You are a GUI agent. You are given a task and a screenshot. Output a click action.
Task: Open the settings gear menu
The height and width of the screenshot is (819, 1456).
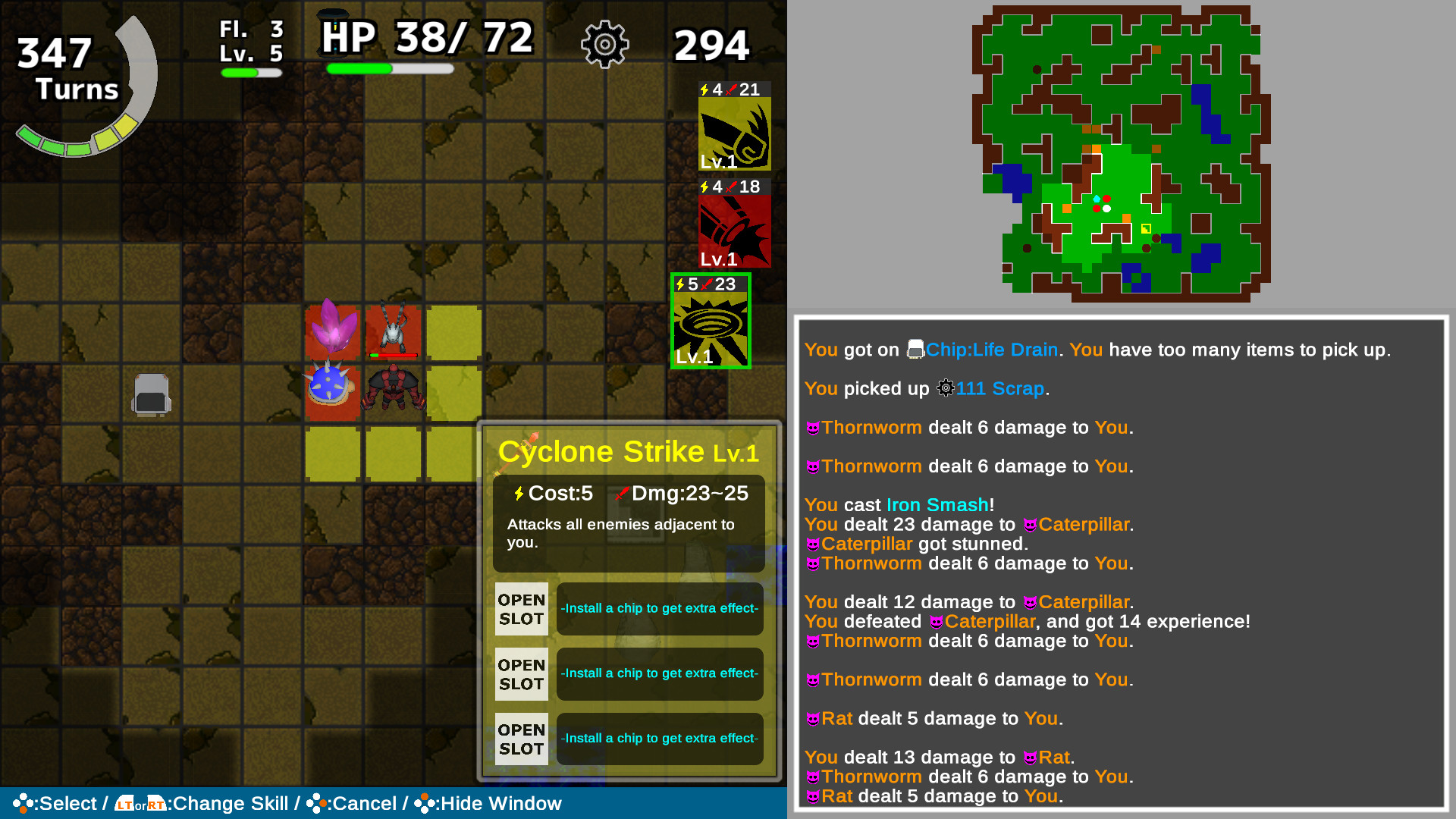(604, 44)
